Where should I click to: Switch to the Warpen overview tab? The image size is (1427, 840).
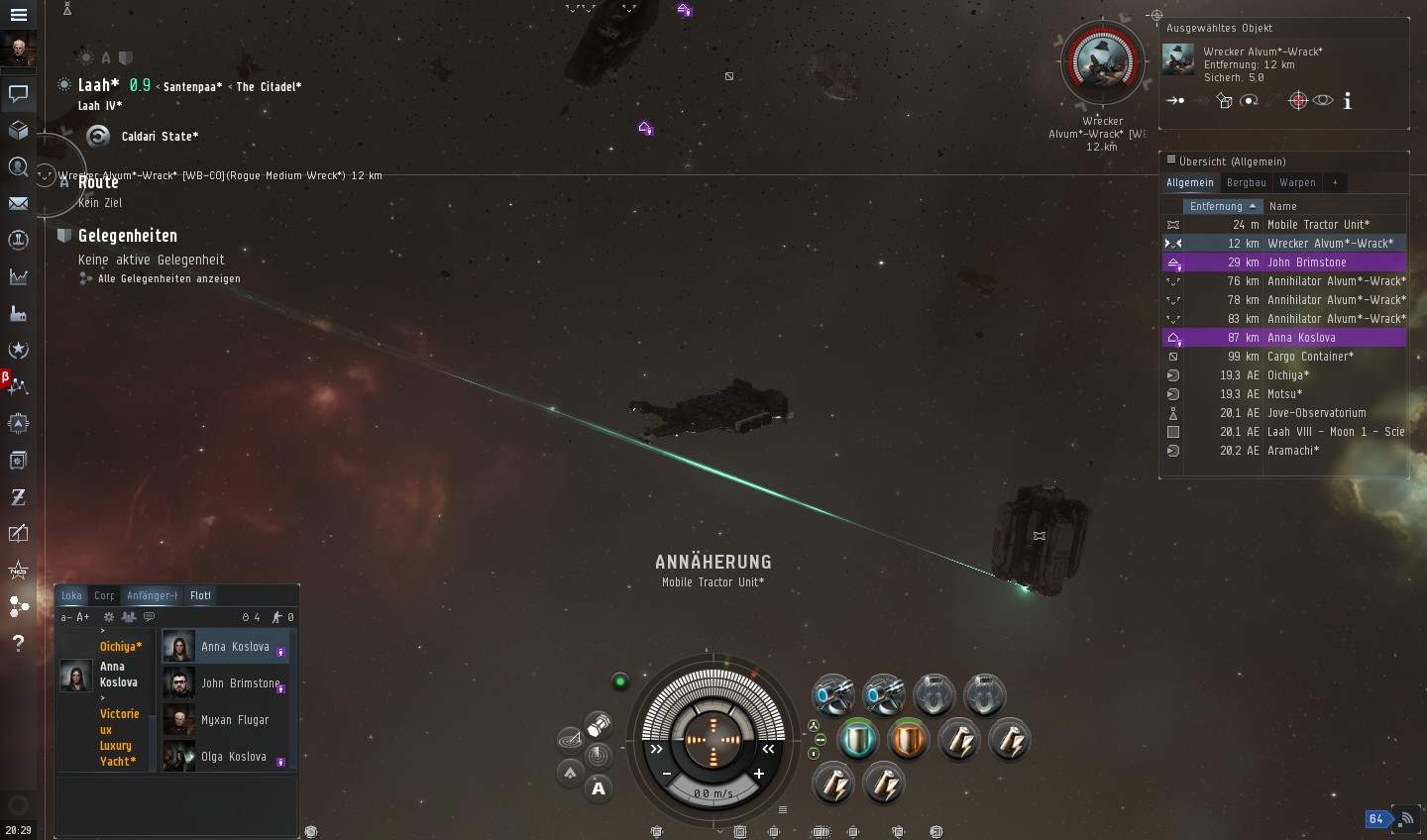1297,182
